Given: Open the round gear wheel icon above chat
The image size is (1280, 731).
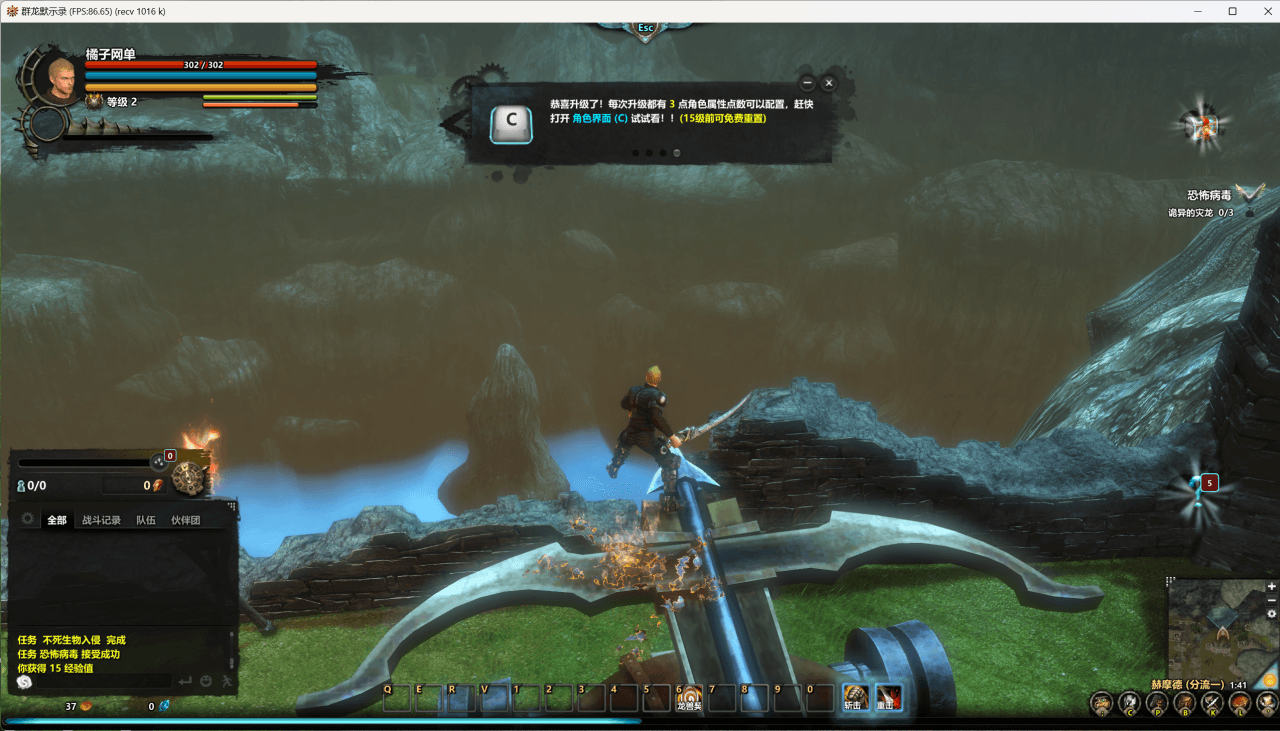Looking at the screenshot, I should click(x=186, y=480).
